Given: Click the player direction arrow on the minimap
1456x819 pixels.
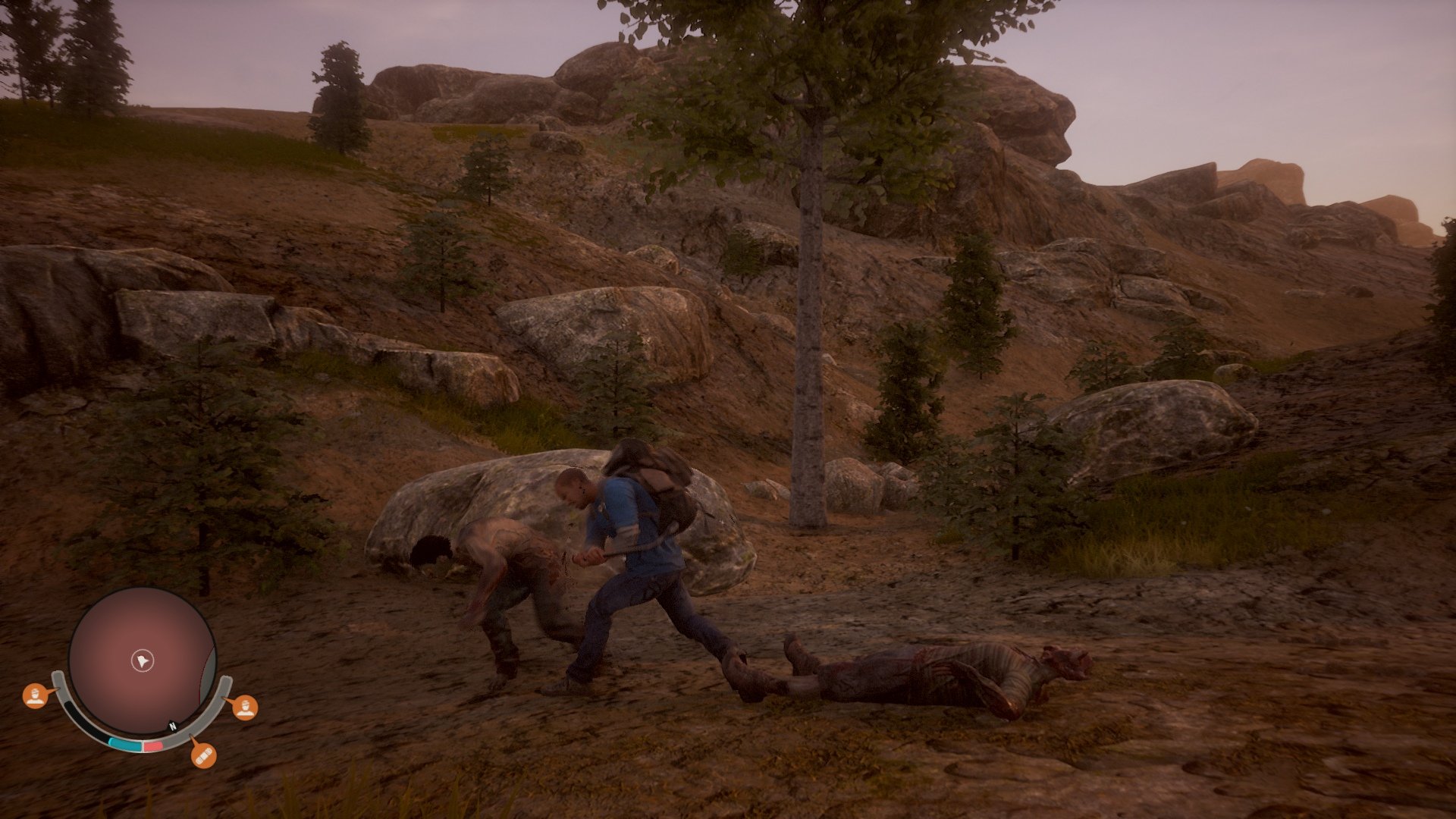Looking at the screenshot, I should [x=143, y=661].
